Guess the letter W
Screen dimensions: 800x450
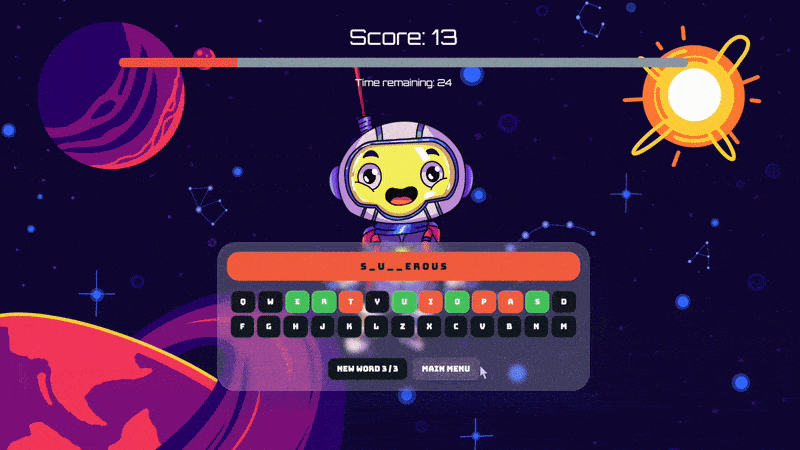[x=270, y=301]
